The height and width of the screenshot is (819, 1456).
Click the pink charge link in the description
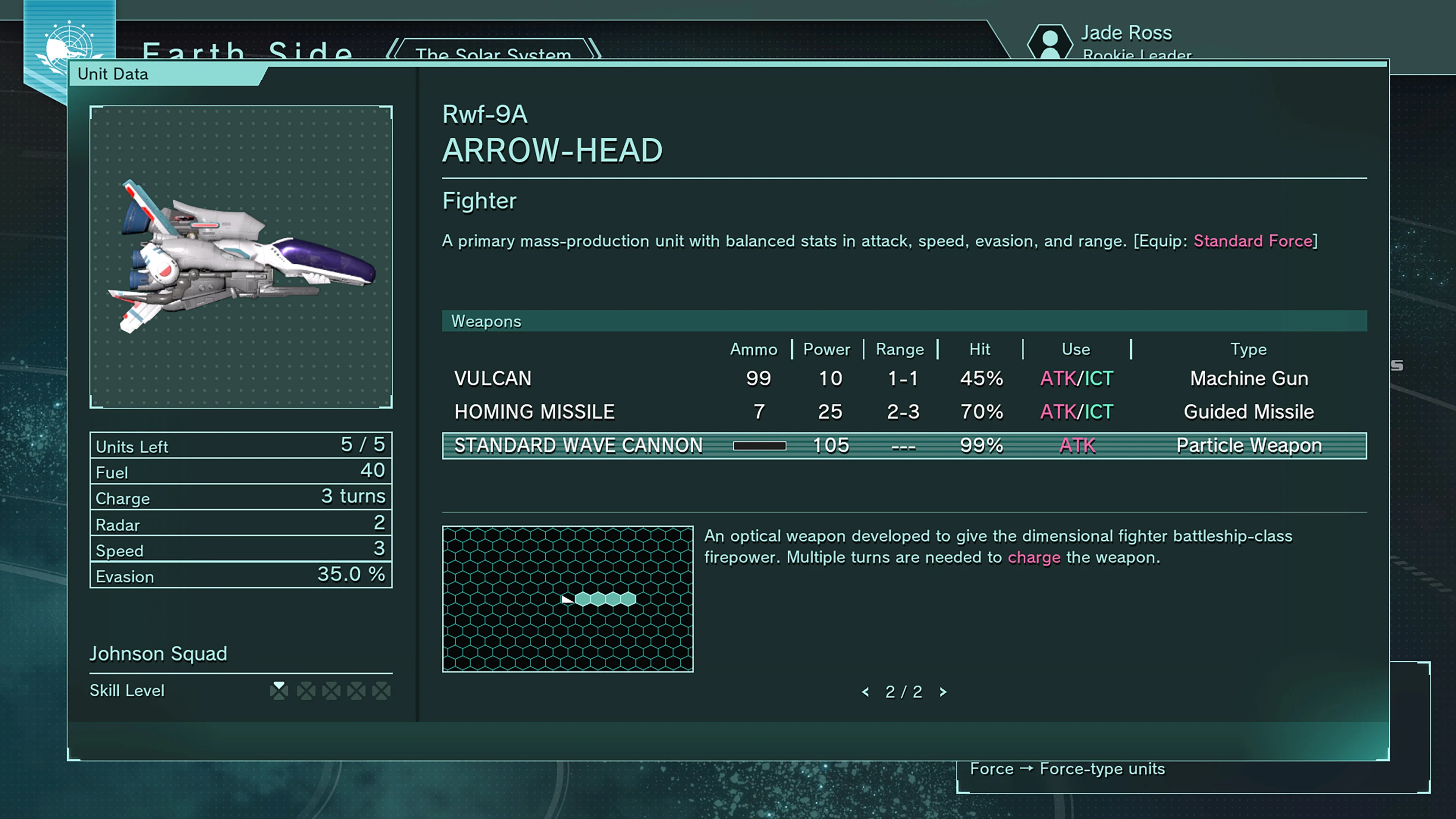point(1034,557)
